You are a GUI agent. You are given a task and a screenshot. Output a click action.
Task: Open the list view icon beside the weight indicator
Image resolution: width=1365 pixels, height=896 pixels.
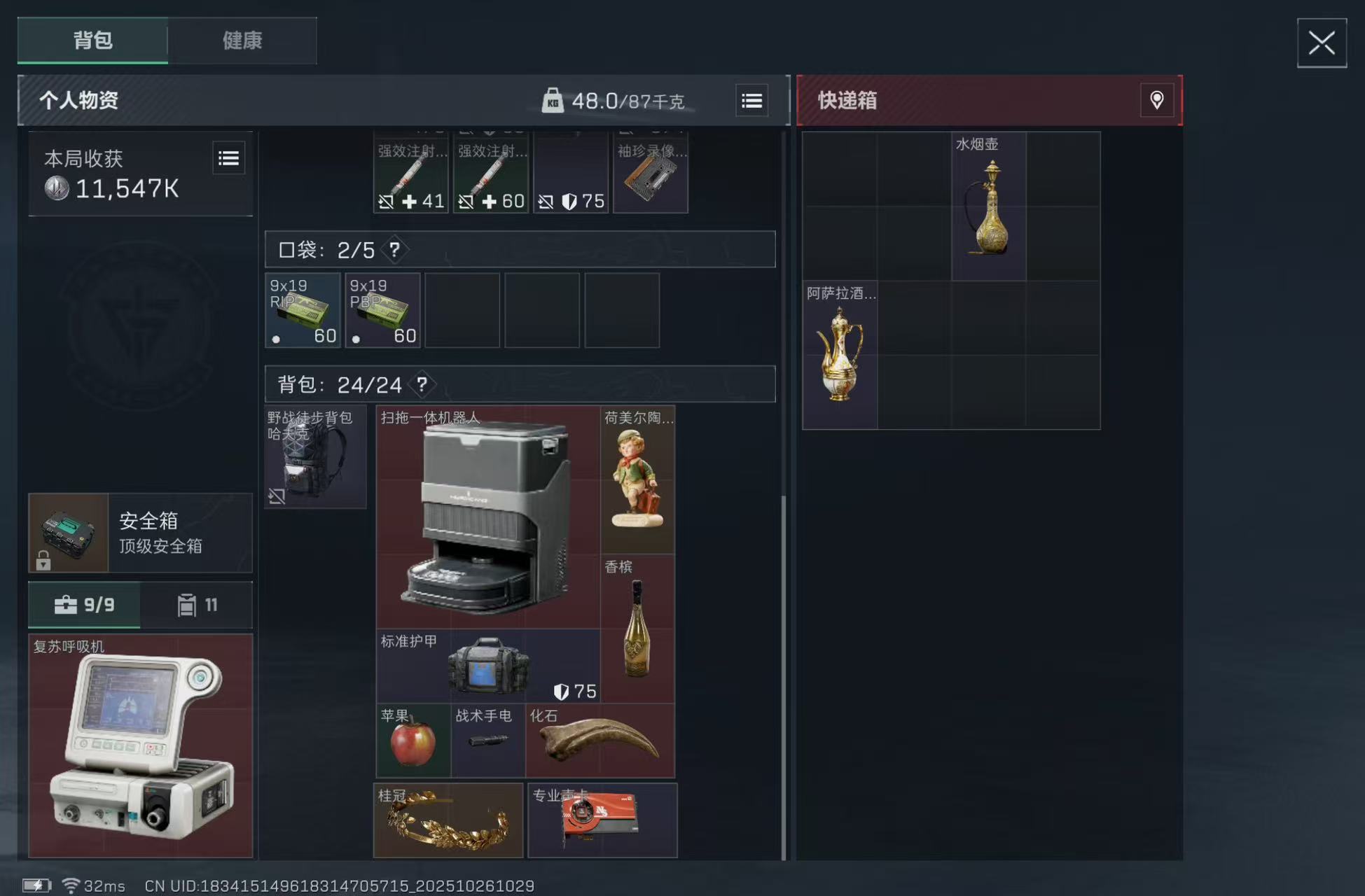[x=751, y=101]
